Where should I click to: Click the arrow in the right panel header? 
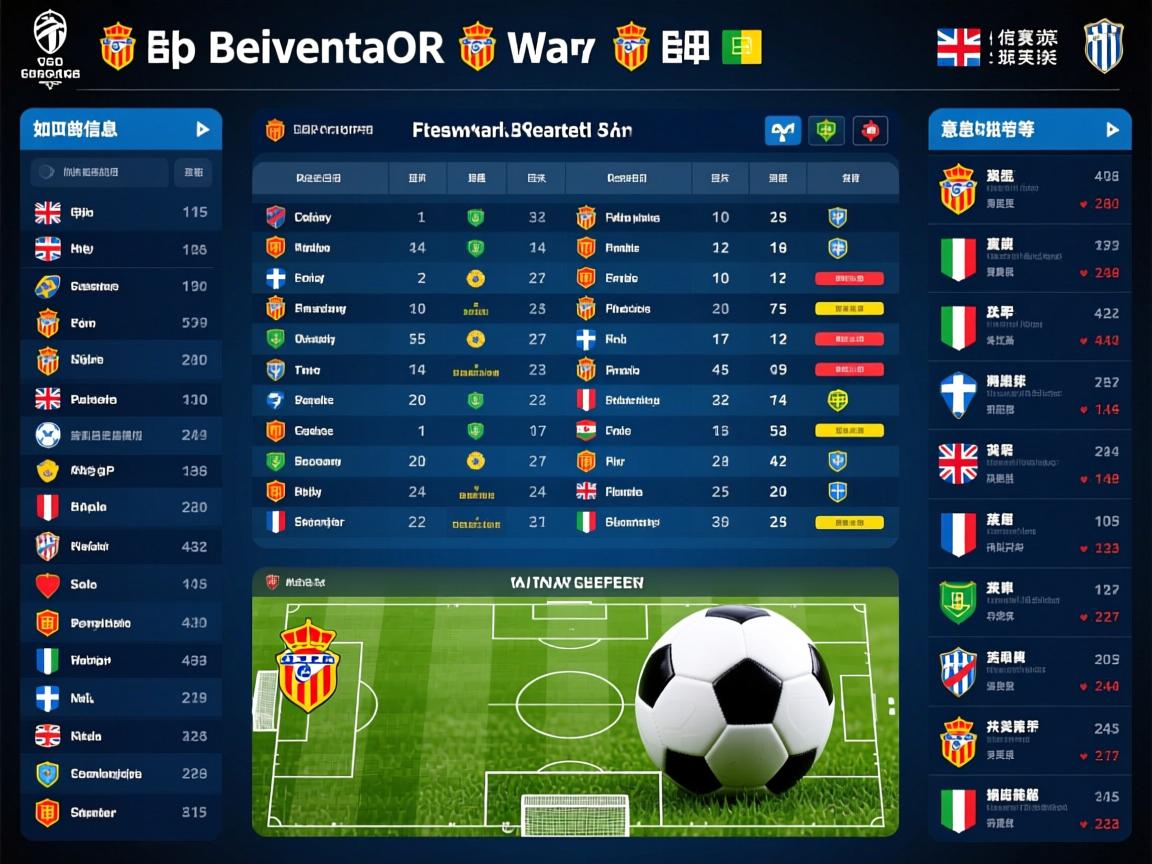(x=1112, y=129)
